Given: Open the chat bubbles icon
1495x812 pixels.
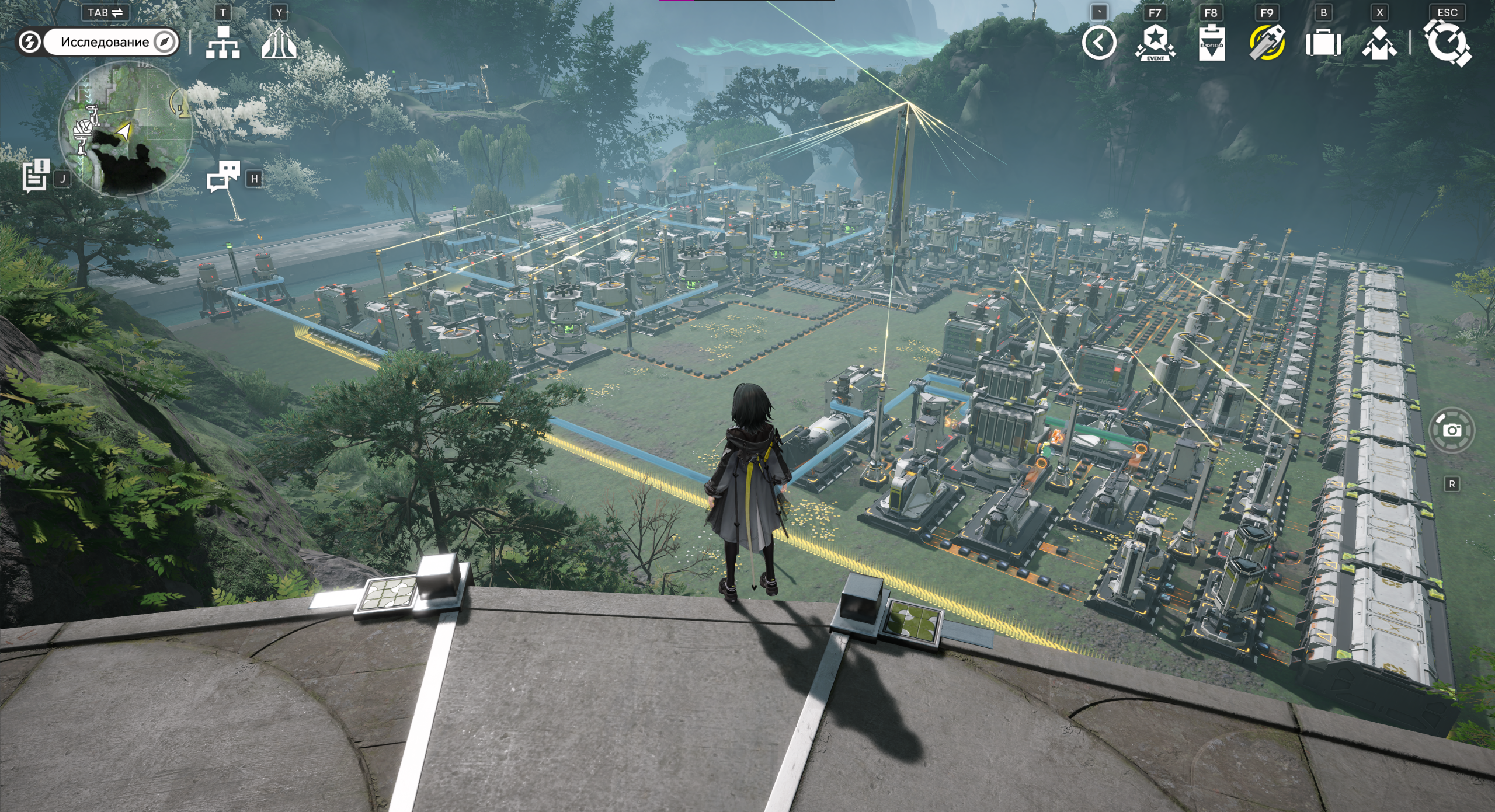Looking at the screenshot, I should click(224, 176).
